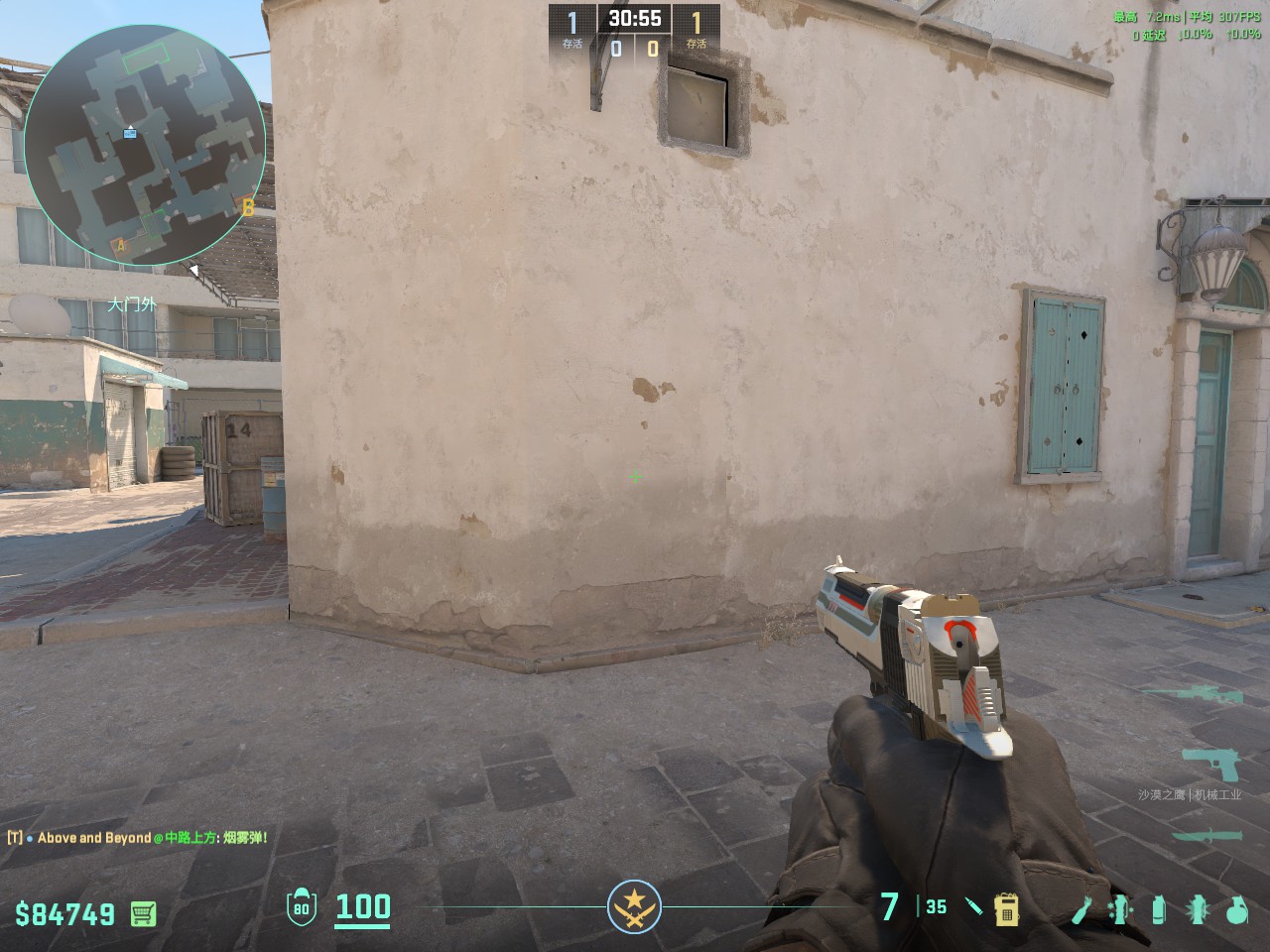Viewport: 1270px width, 952px height.
Task: Click the star team emblem badge
Action: [634, 907]
